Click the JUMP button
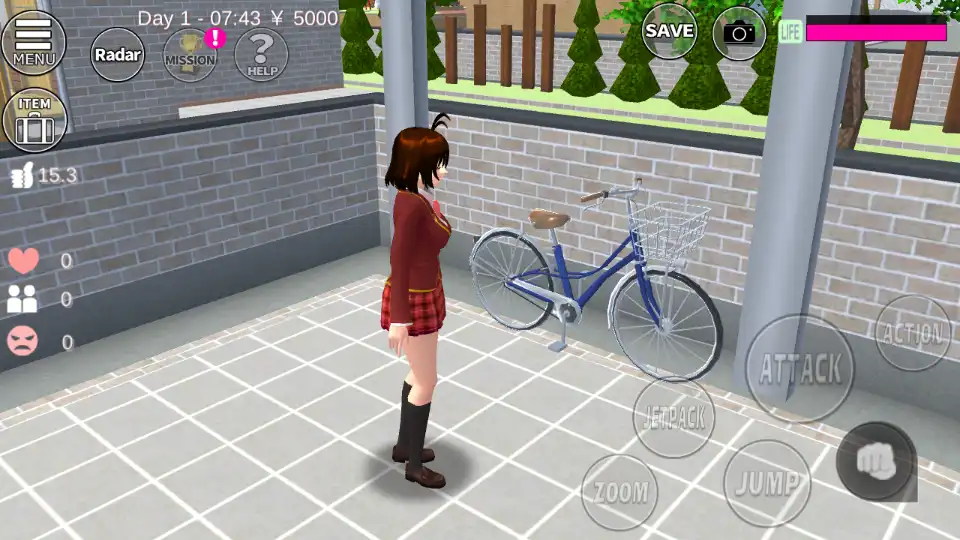 (767, 483)
